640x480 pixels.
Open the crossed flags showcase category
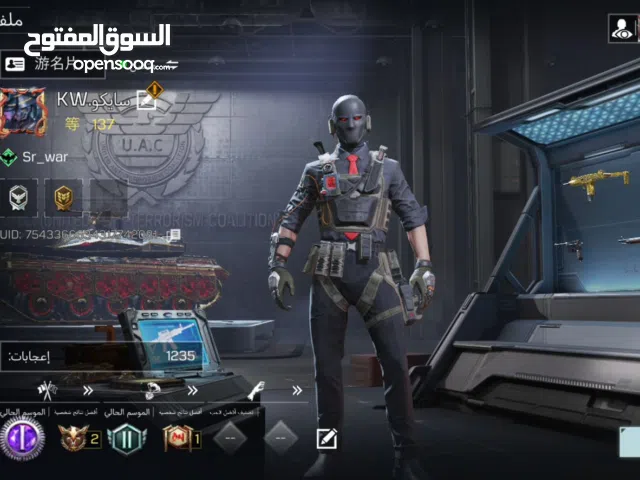[x=48, y=389]
